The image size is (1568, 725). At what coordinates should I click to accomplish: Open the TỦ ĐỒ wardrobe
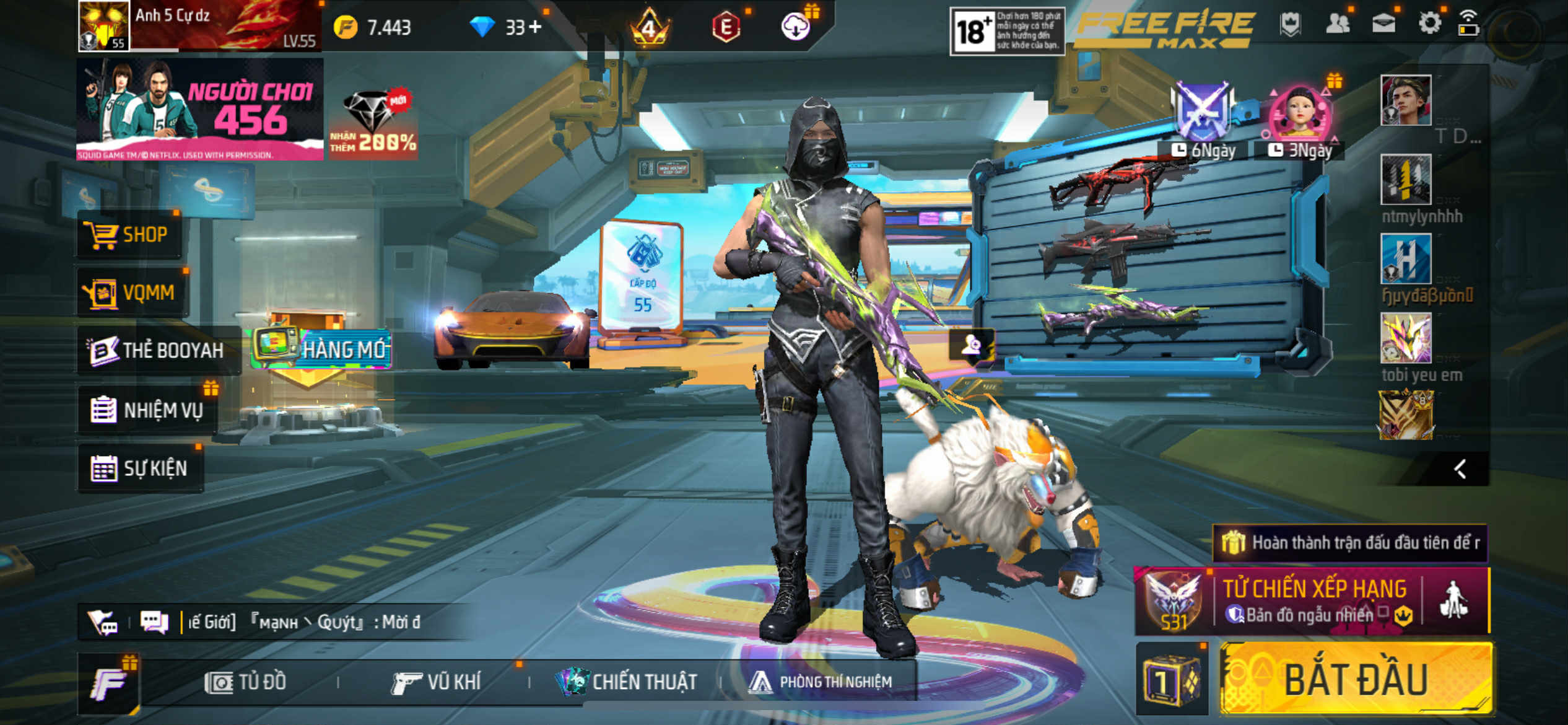(x=246, y=682)
